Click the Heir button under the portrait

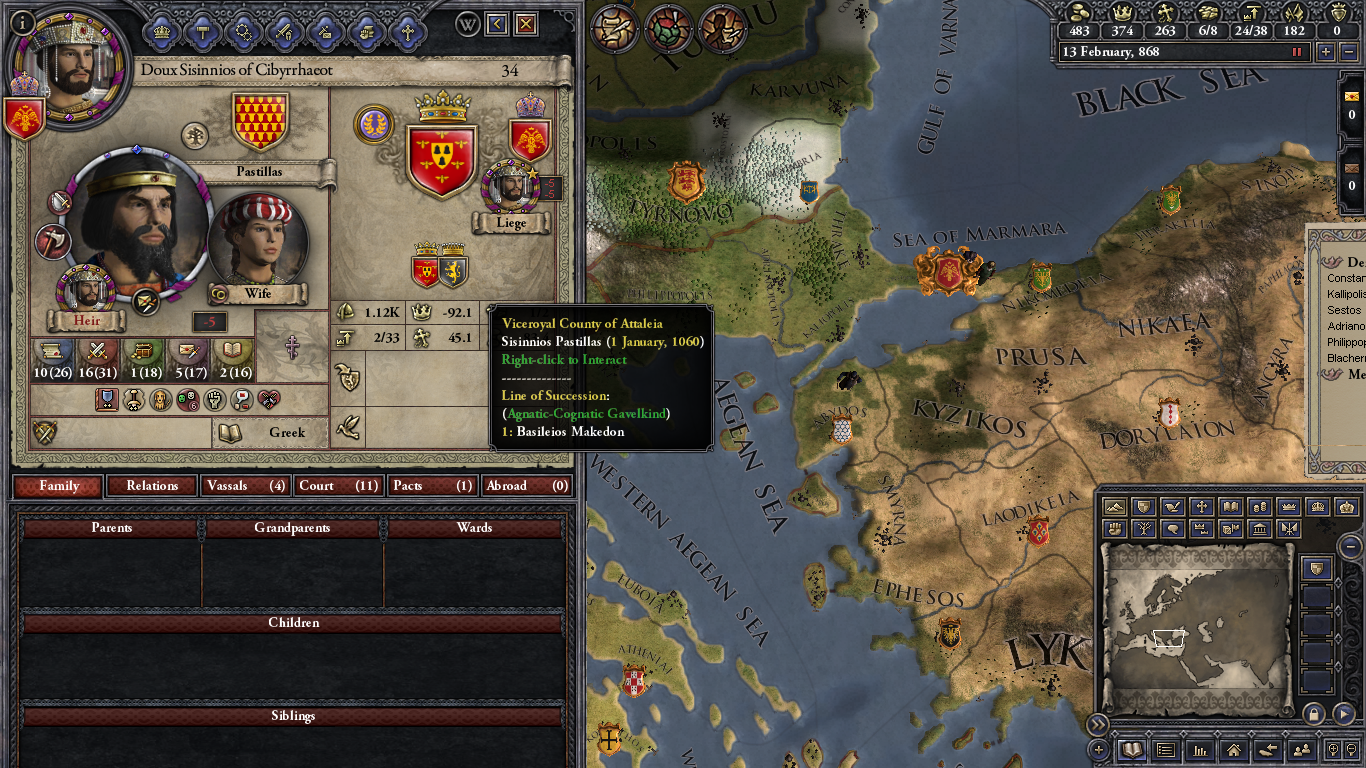click(86, 321)
